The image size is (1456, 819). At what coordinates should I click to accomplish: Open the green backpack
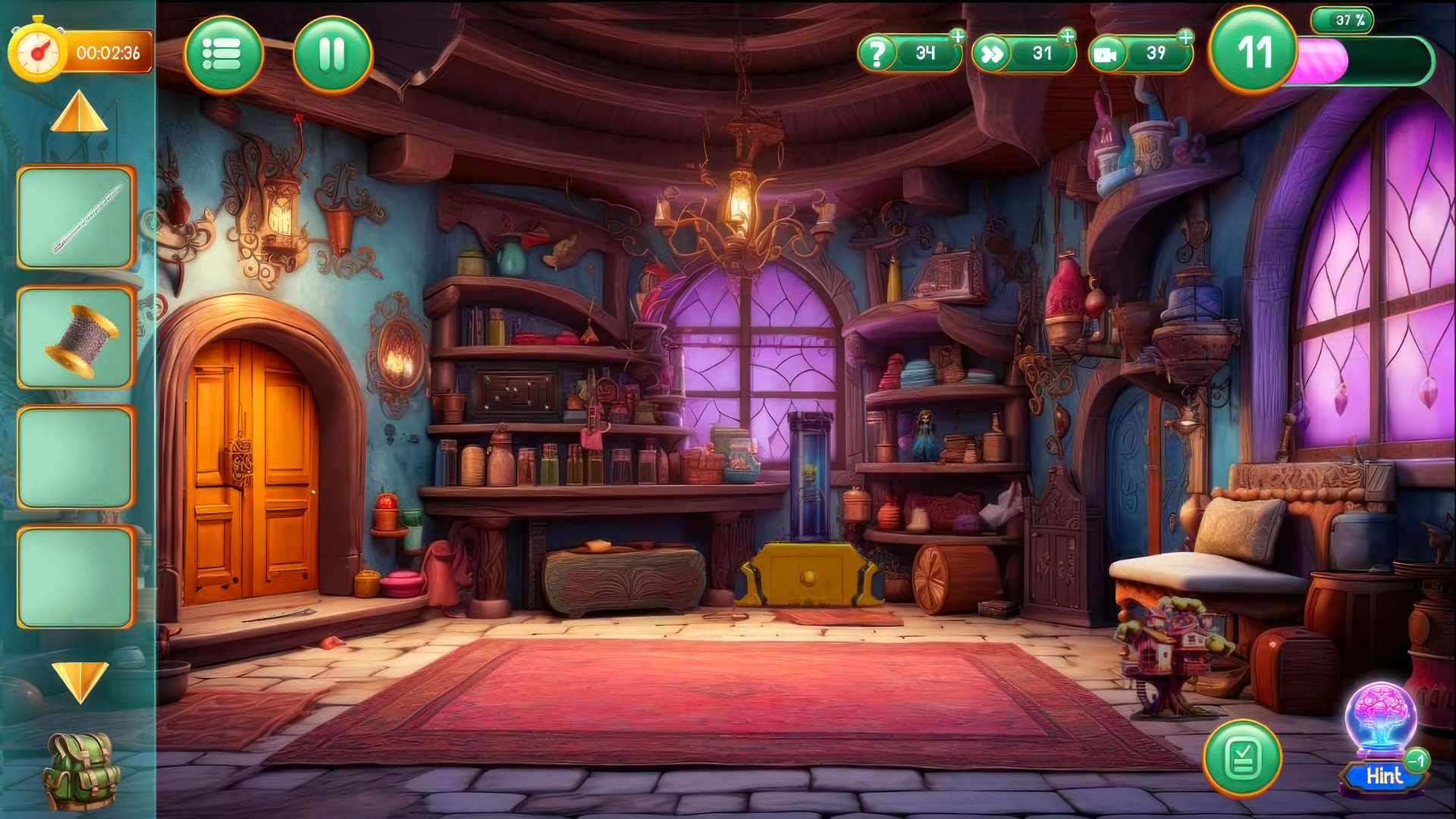[81, 770]
